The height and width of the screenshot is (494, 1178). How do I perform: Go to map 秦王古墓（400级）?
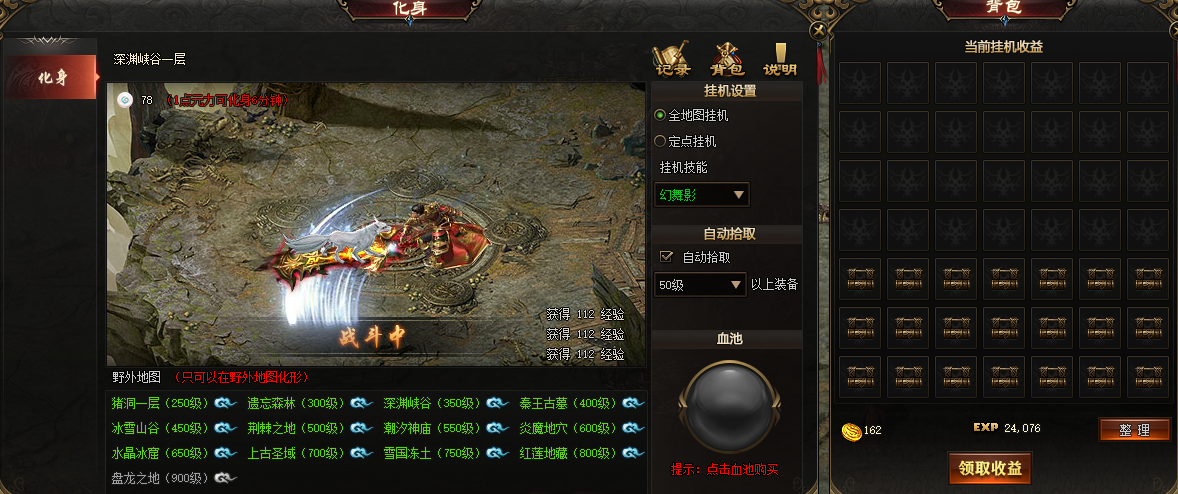coord(569,404)
